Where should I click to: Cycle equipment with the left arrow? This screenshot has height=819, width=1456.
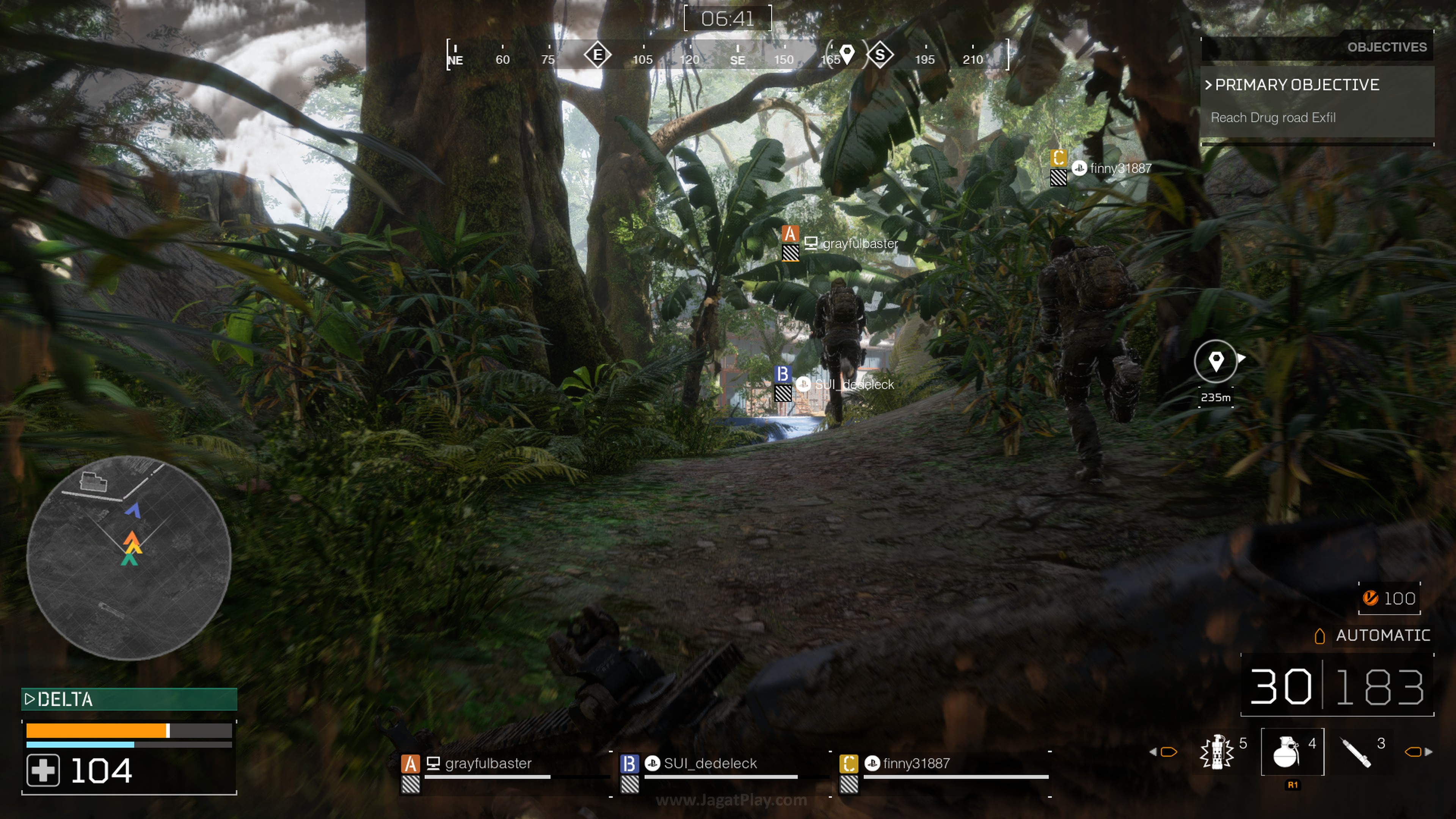(x=1153, y=752)
